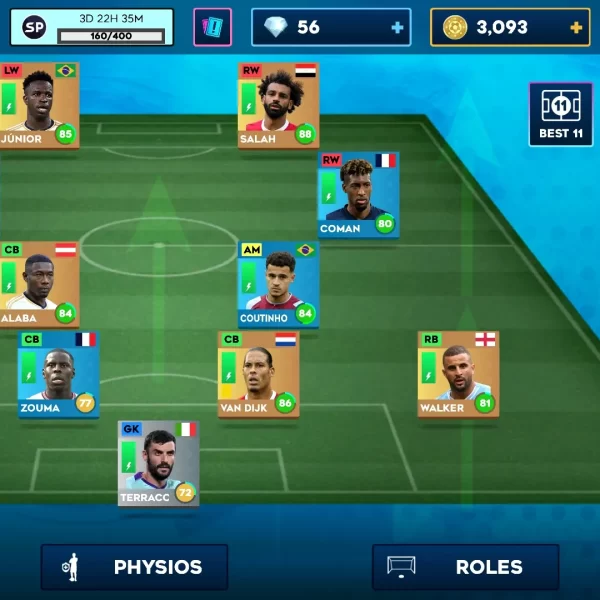
Task: Choose the Zouma player card
Action: point(58,373)
